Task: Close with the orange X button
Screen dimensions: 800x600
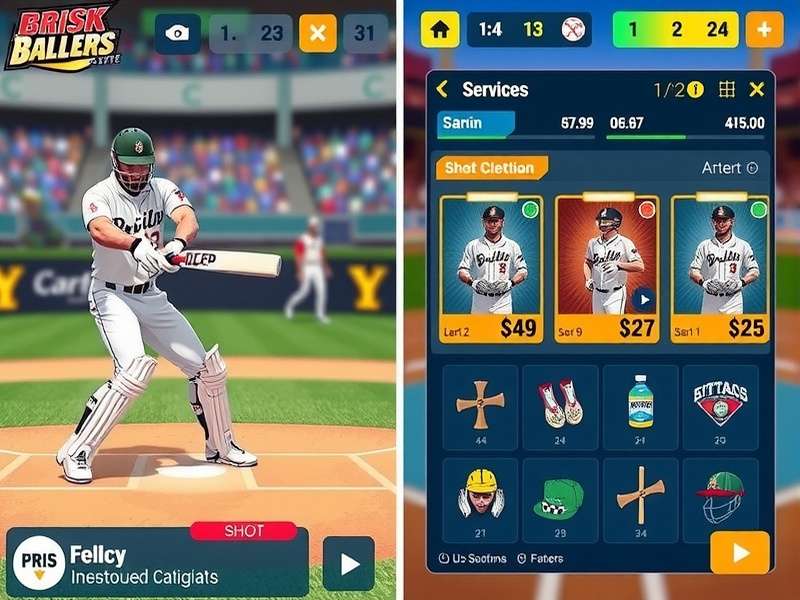Action: 318,33
